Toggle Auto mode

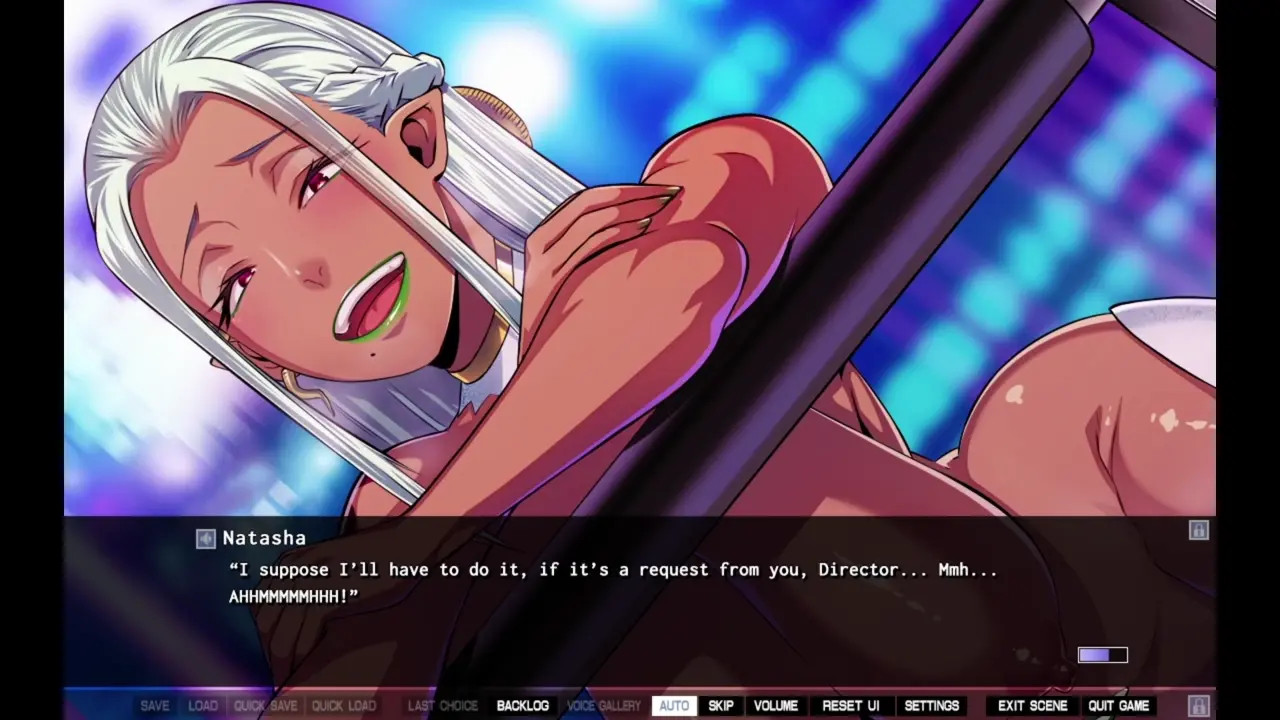tap(674, 706)
